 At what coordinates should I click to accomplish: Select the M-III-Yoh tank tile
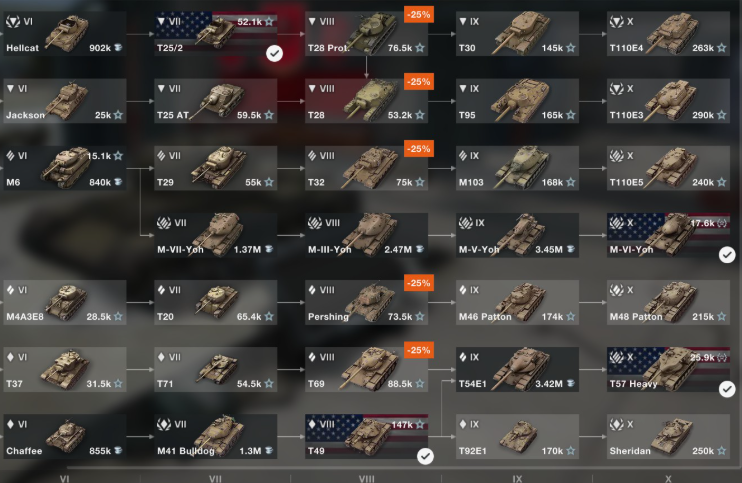(366, 235)
